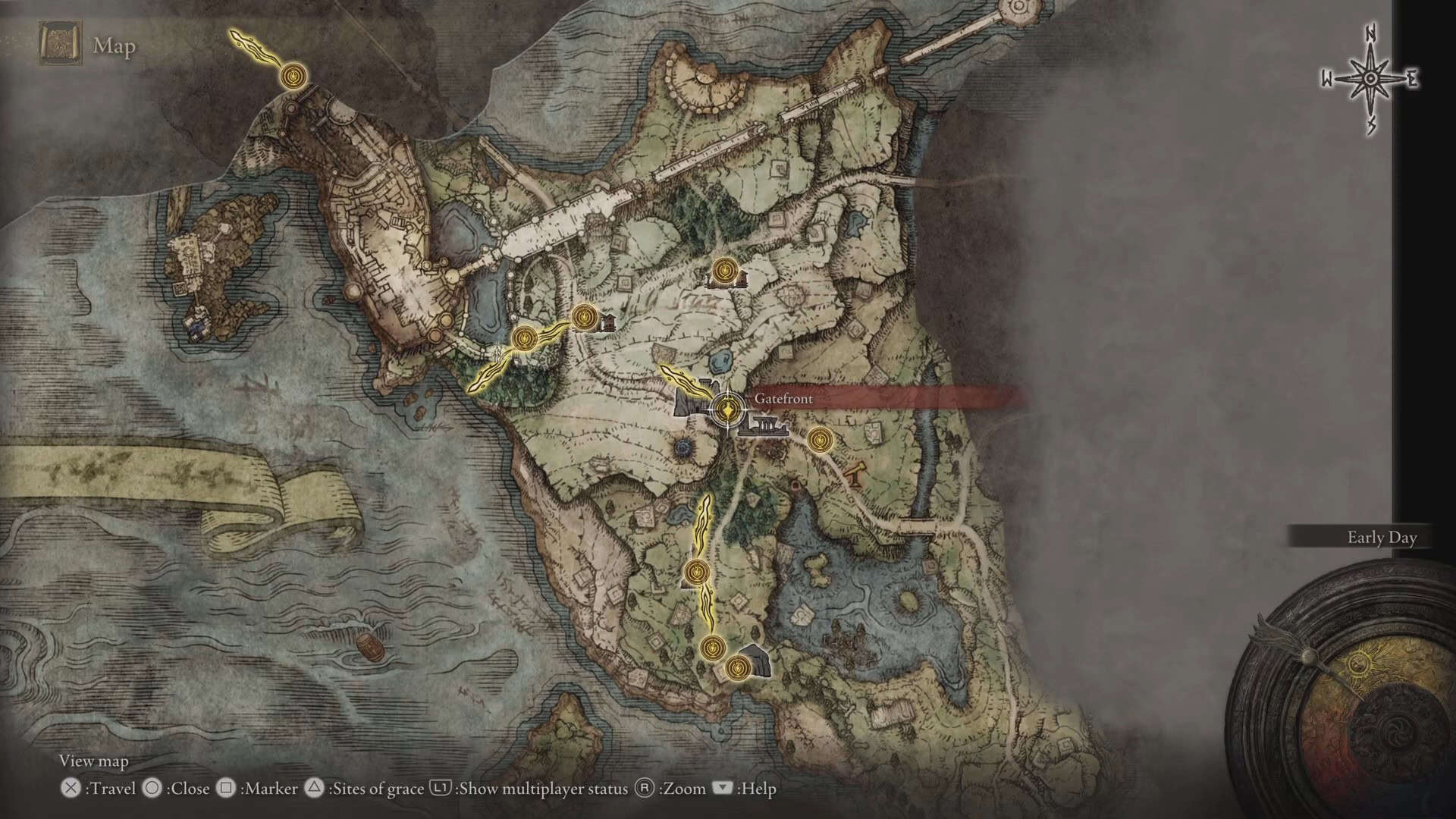This screenshot has height=819, width=1456.
Task: Choose the grace marker east of Gatefront ruins
Action: click(x=818, y=440)
